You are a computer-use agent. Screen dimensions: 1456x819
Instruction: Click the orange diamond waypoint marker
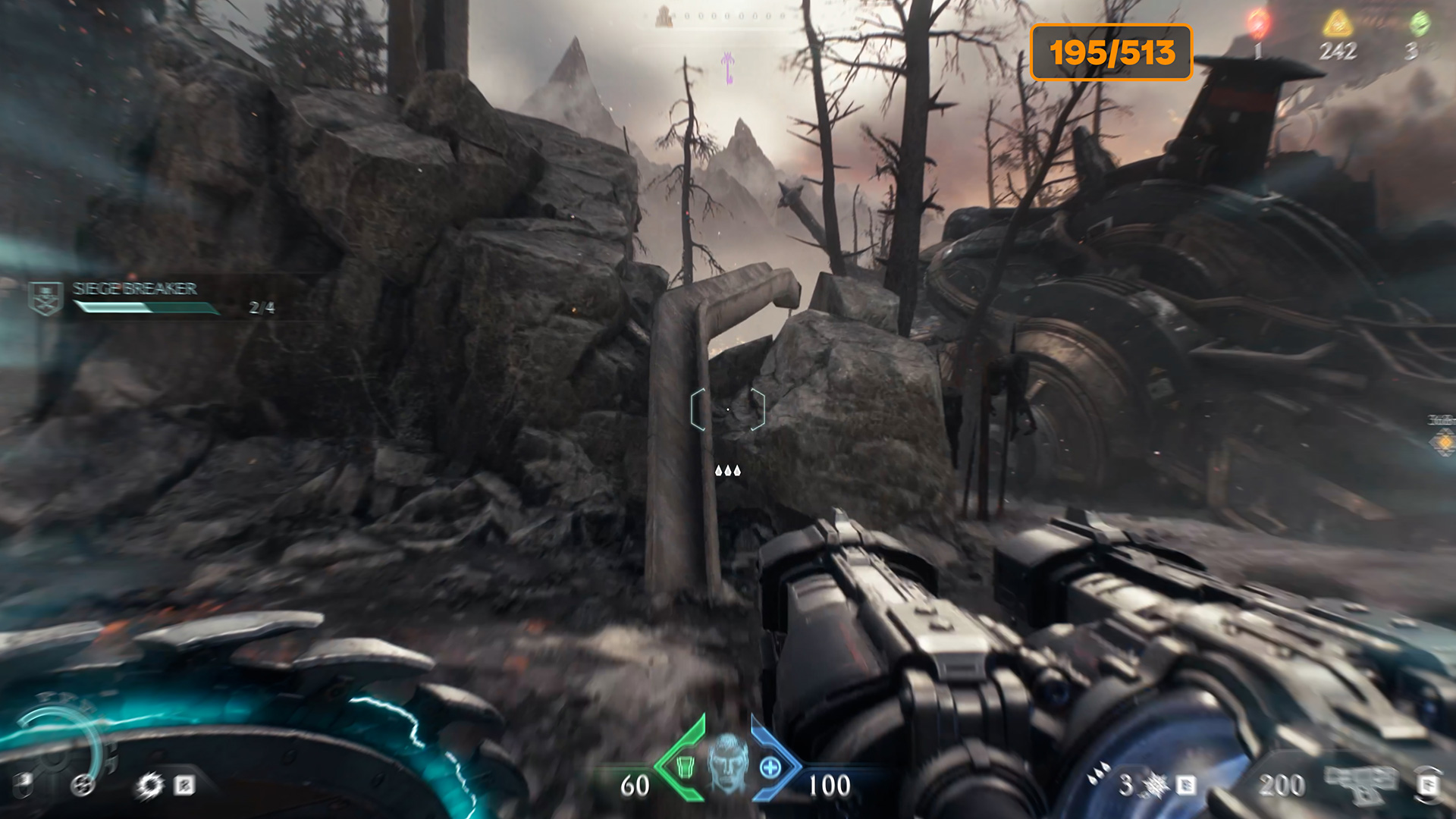(x=1444, y=441)
